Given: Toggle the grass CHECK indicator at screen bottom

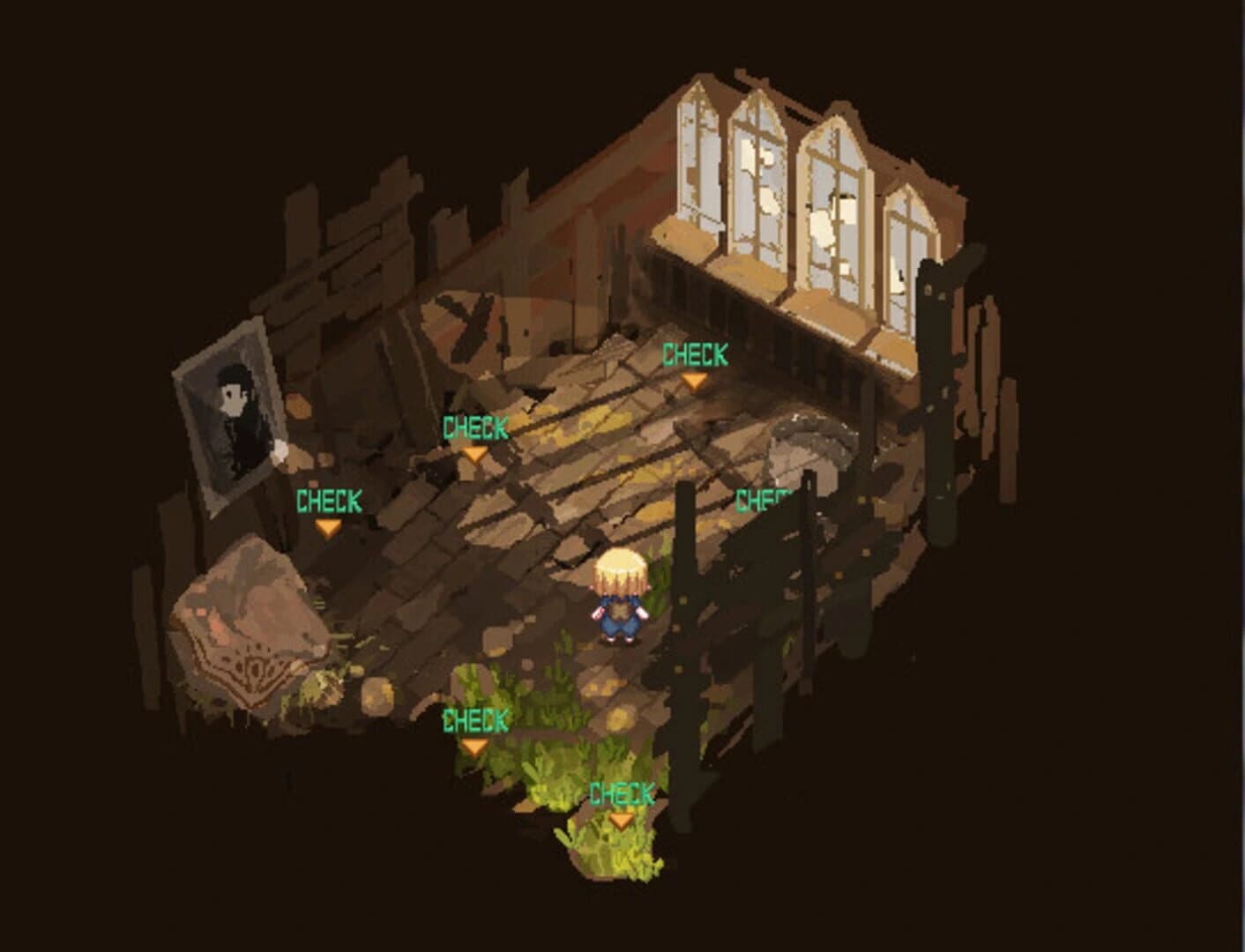Looking at the screenshot, I should [x=620, y=821].
